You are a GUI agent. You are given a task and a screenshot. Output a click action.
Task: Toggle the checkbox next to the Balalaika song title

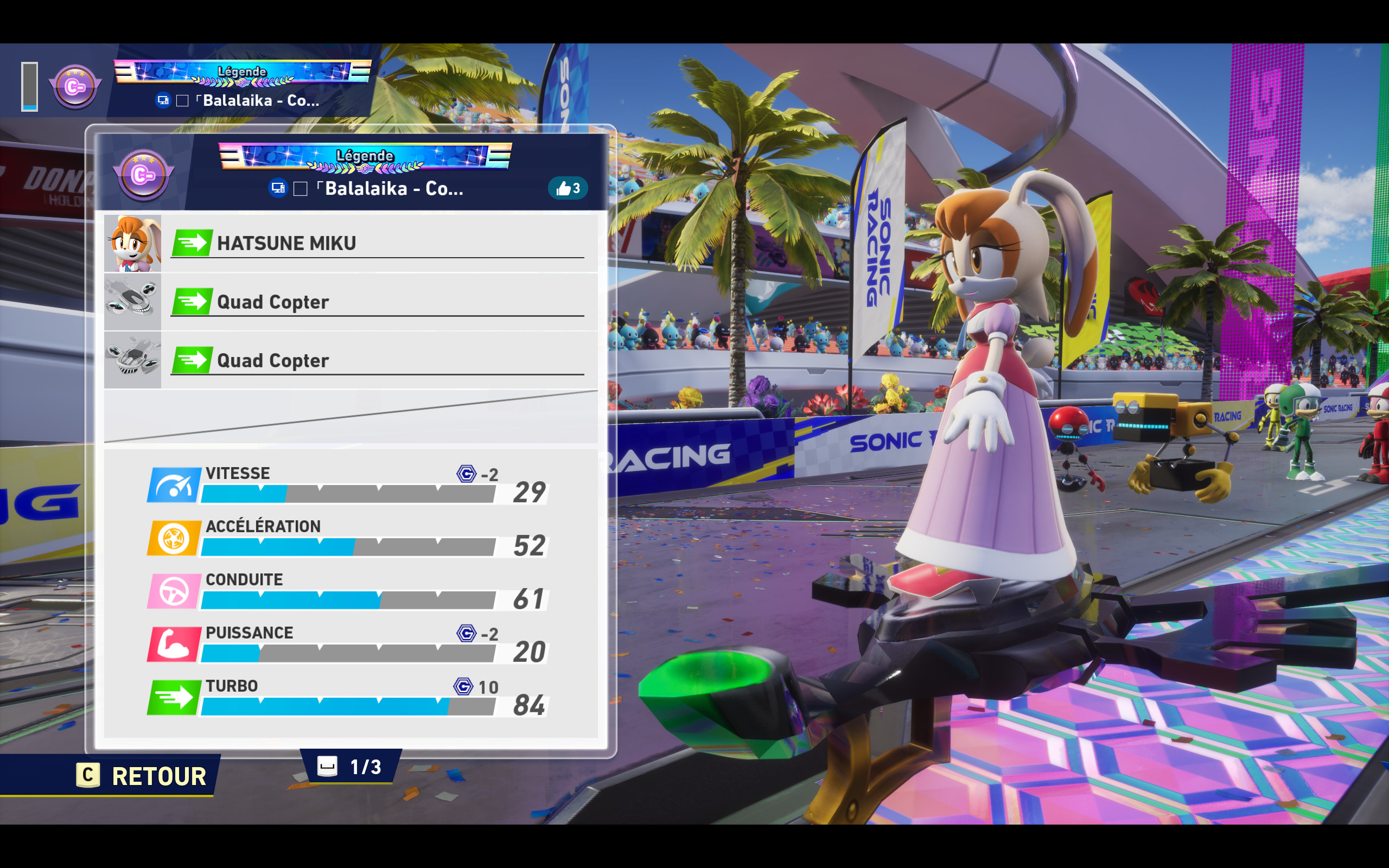pyautogui.click(x=301, y=188)
